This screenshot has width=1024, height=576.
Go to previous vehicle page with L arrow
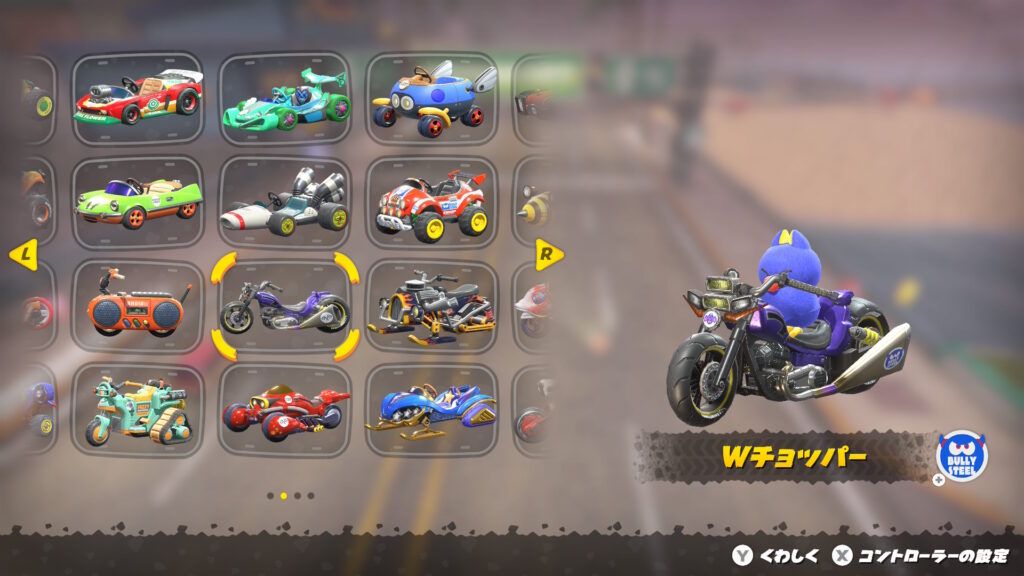[23, 255]
